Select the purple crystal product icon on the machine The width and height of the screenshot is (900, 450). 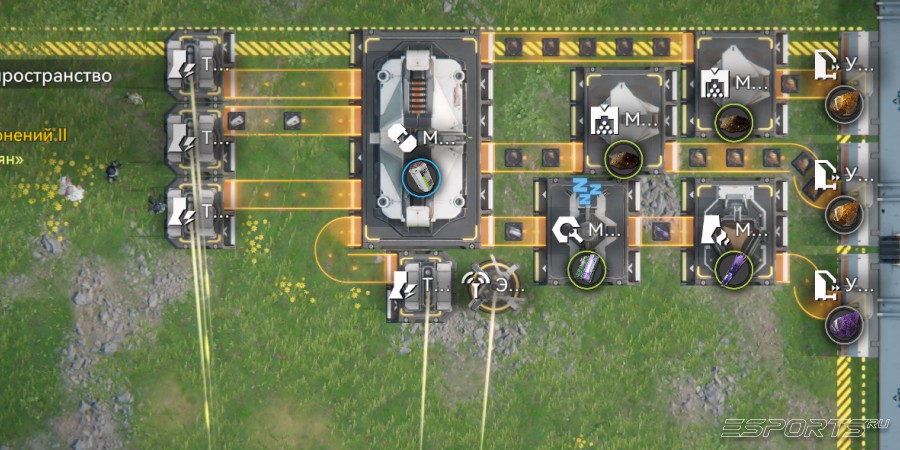pyautogui.click(x=734, y=269)
